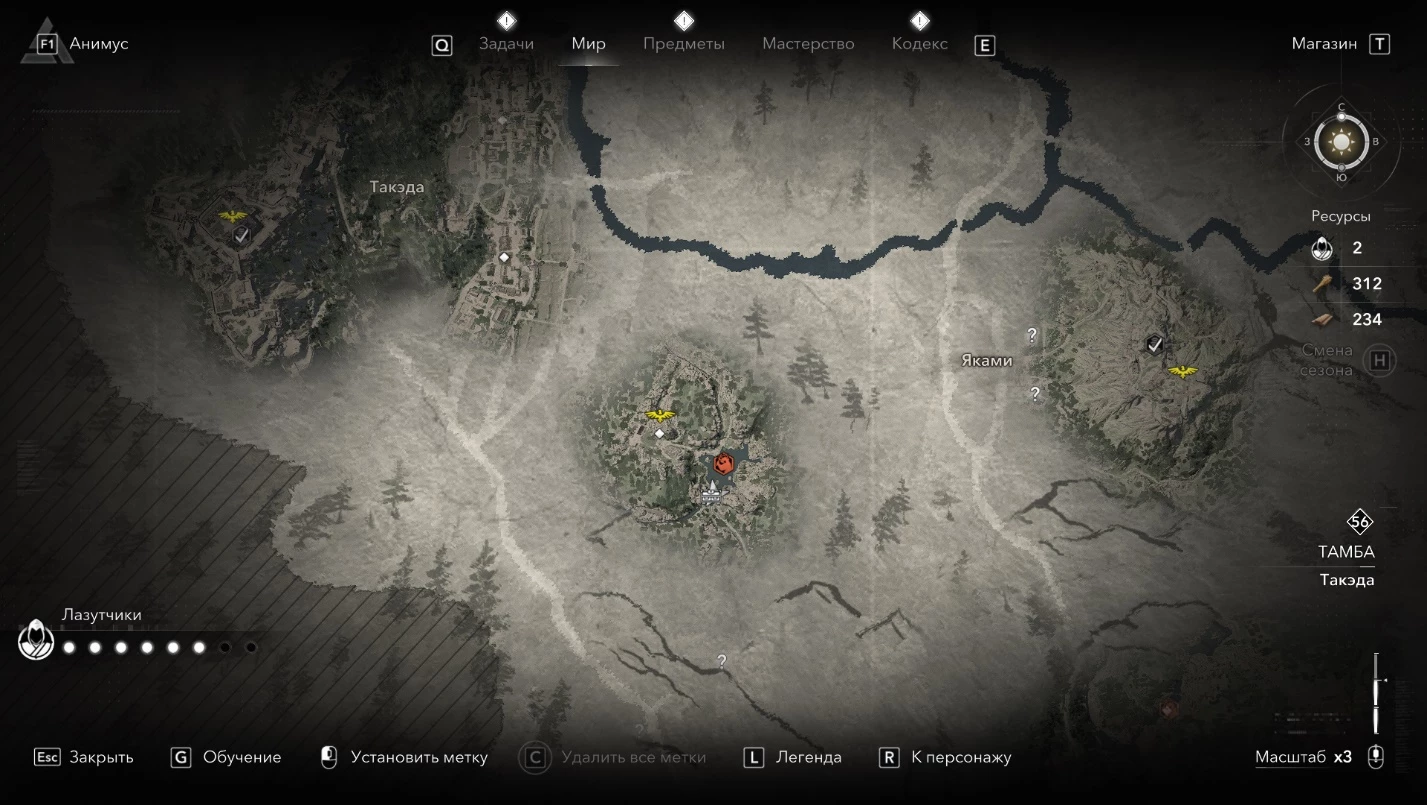Click the Лазутчики scouts hooded icon
Image resolution: width=1427 pixels, height=805 pixels.
pos(36,640)
